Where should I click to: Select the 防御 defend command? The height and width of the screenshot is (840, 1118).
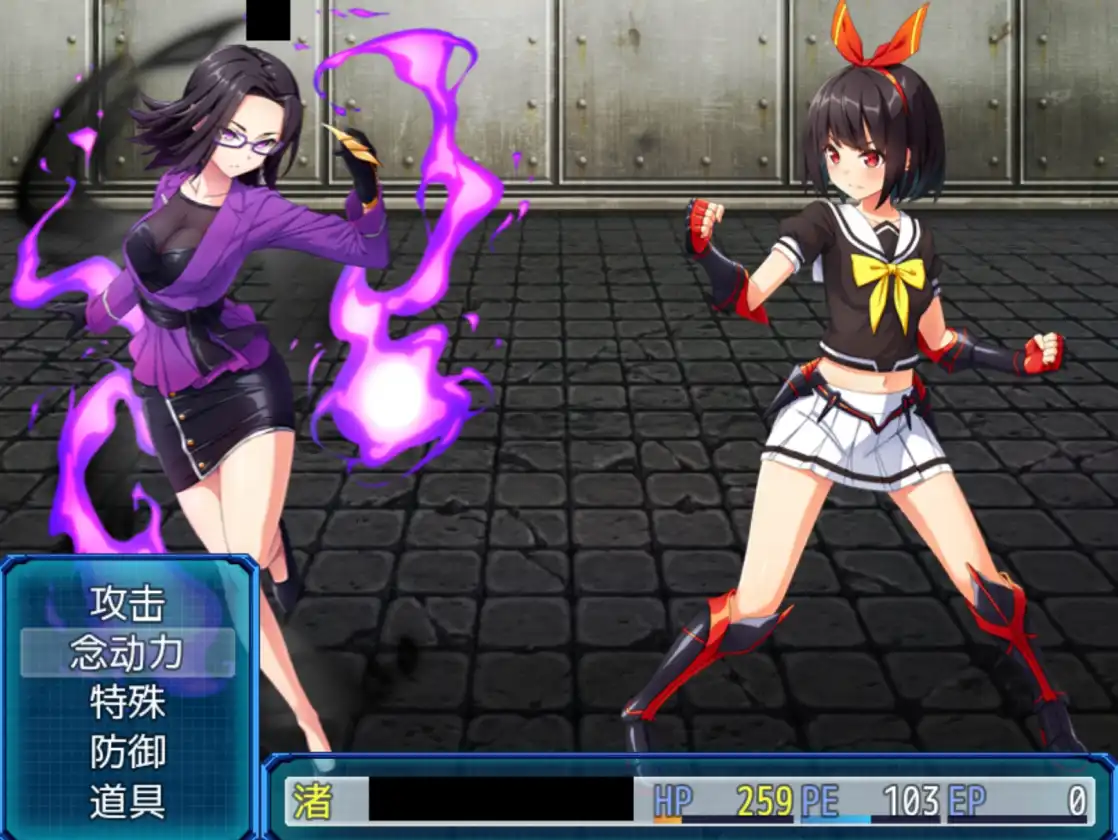click(x=127, y=752)
